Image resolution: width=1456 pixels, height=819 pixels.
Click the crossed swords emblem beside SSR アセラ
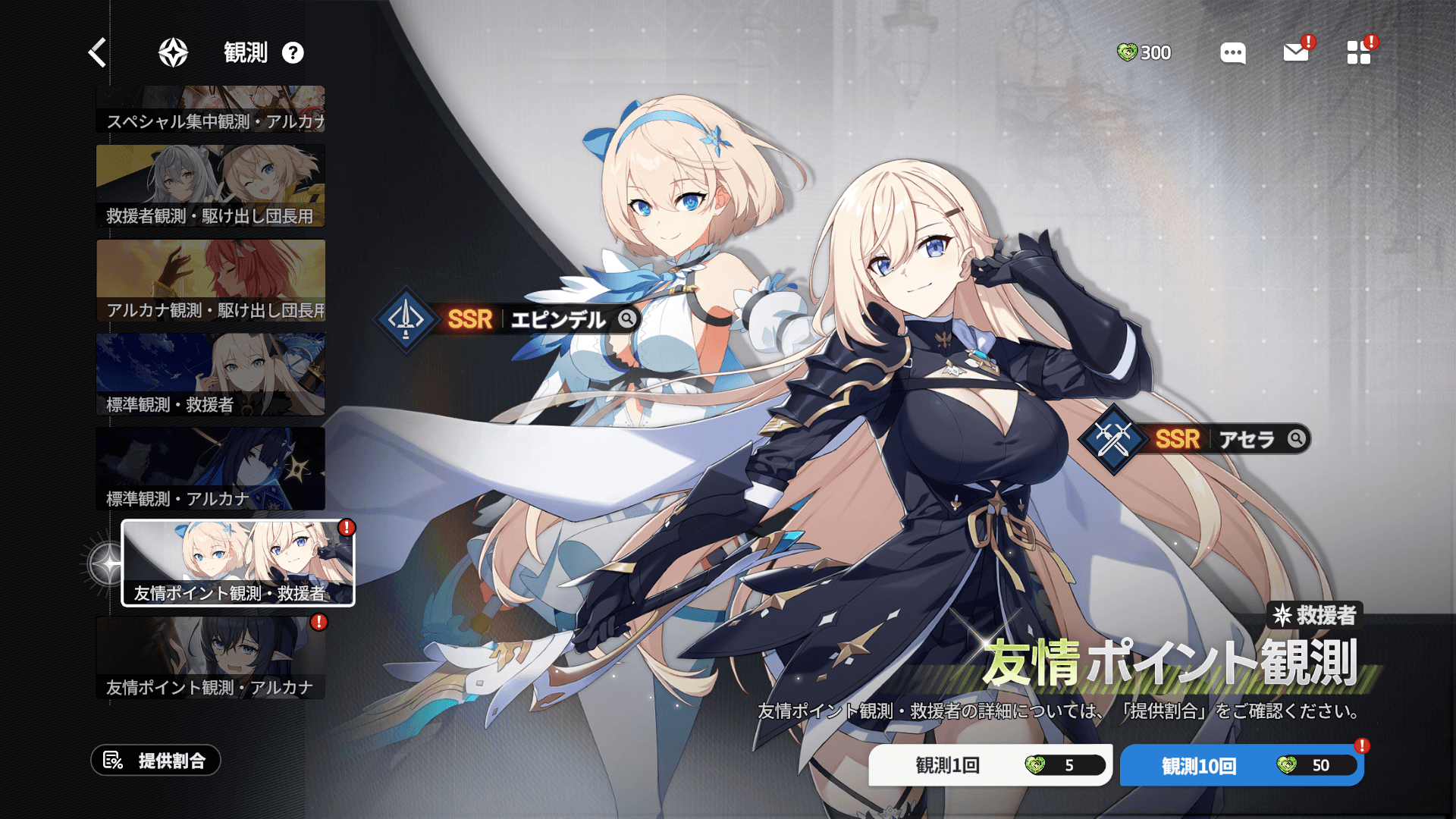(1112, 441)
